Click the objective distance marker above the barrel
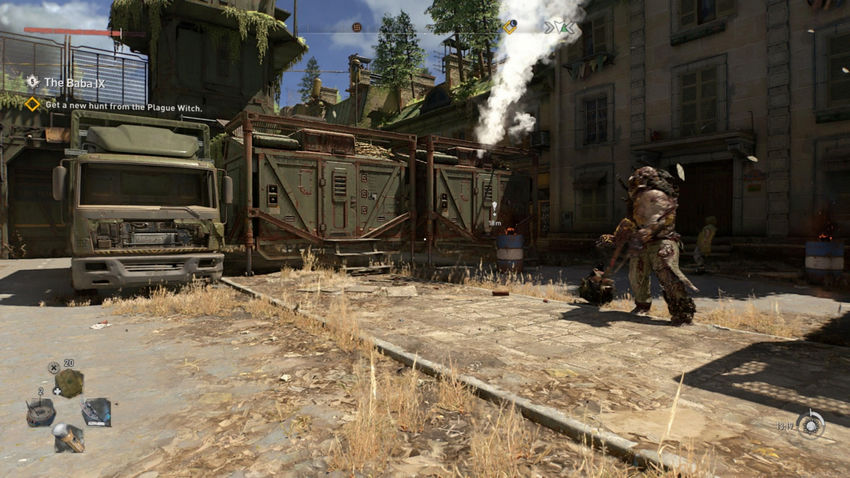The width and height of the screenshot is (850, 478). click(x=495, y=211)
